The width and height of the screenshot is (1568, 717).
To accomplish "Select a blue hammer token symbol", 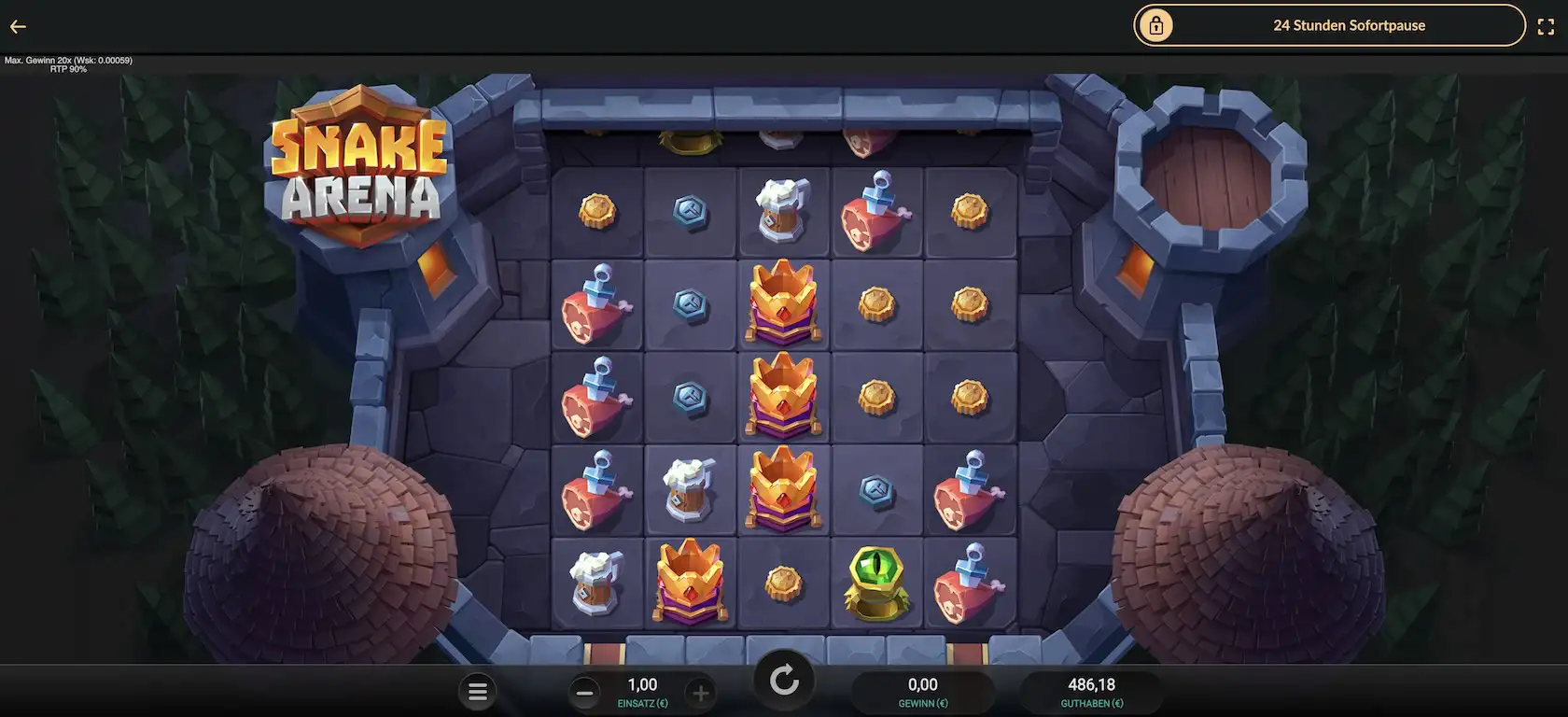I will [691, 213].
